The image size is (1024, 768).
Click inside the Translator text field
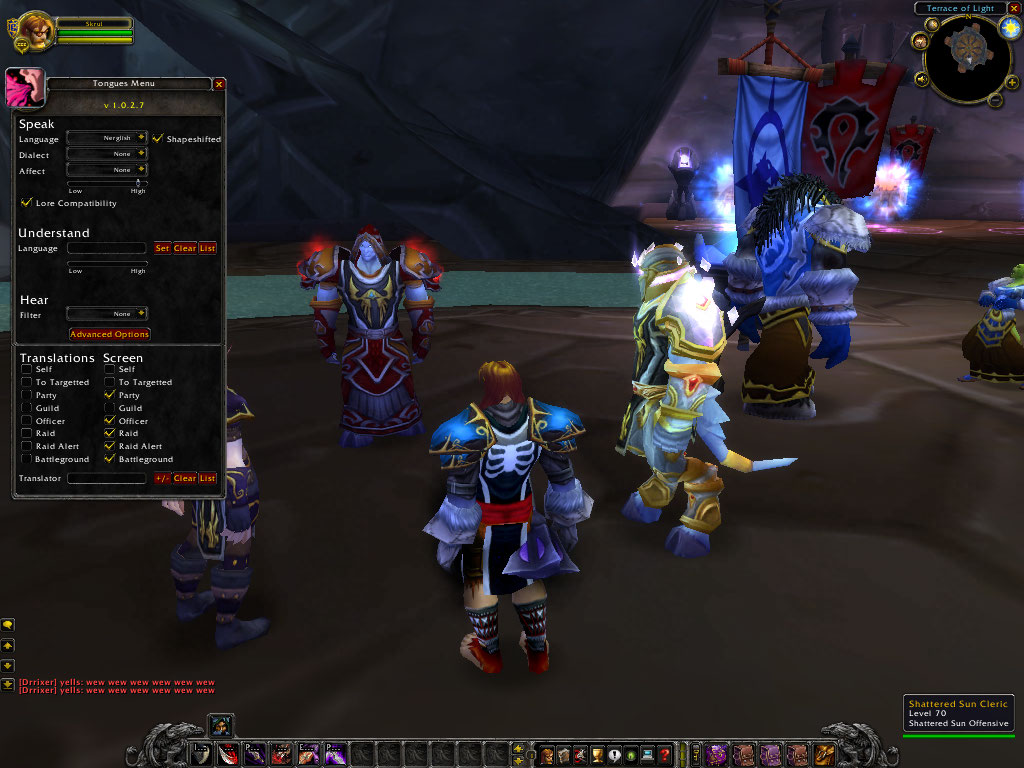[106, 479]
